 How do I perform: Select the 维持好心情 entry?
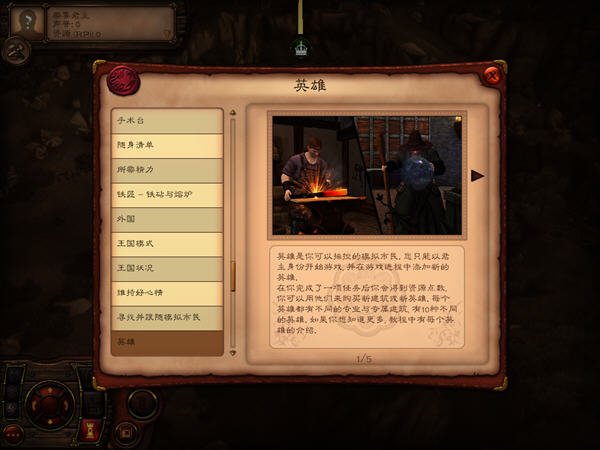(x=166, y=293)
